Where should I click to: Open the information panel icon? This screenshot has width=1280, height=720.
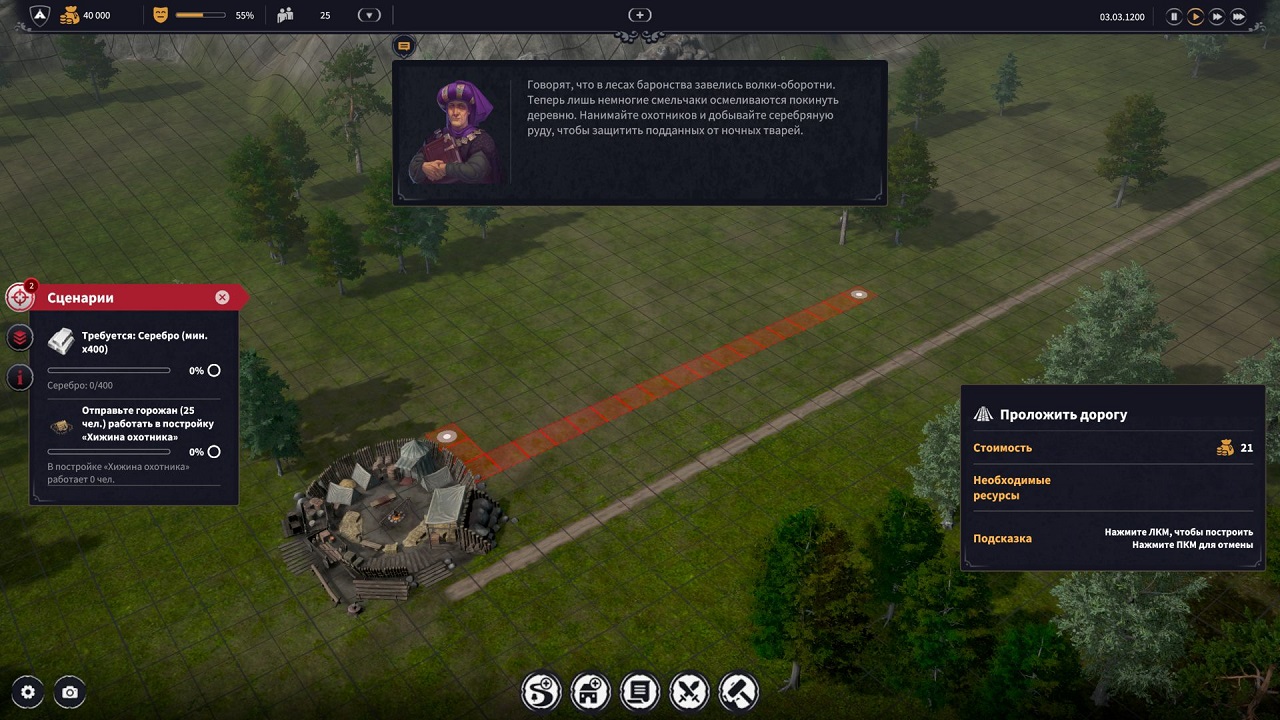click(19, 378)
